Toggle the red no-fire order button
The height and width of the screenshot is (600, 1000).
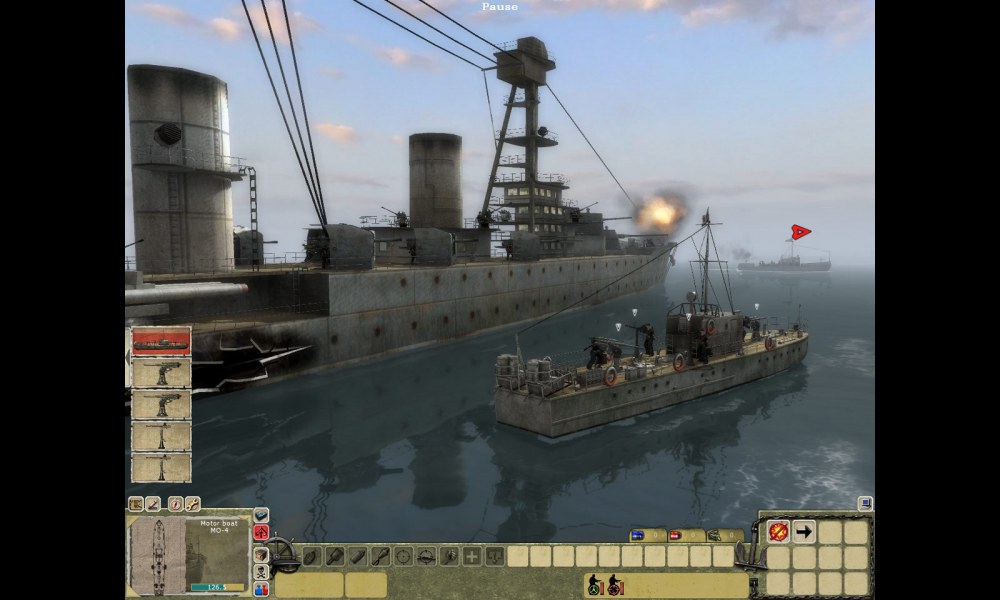777,532
